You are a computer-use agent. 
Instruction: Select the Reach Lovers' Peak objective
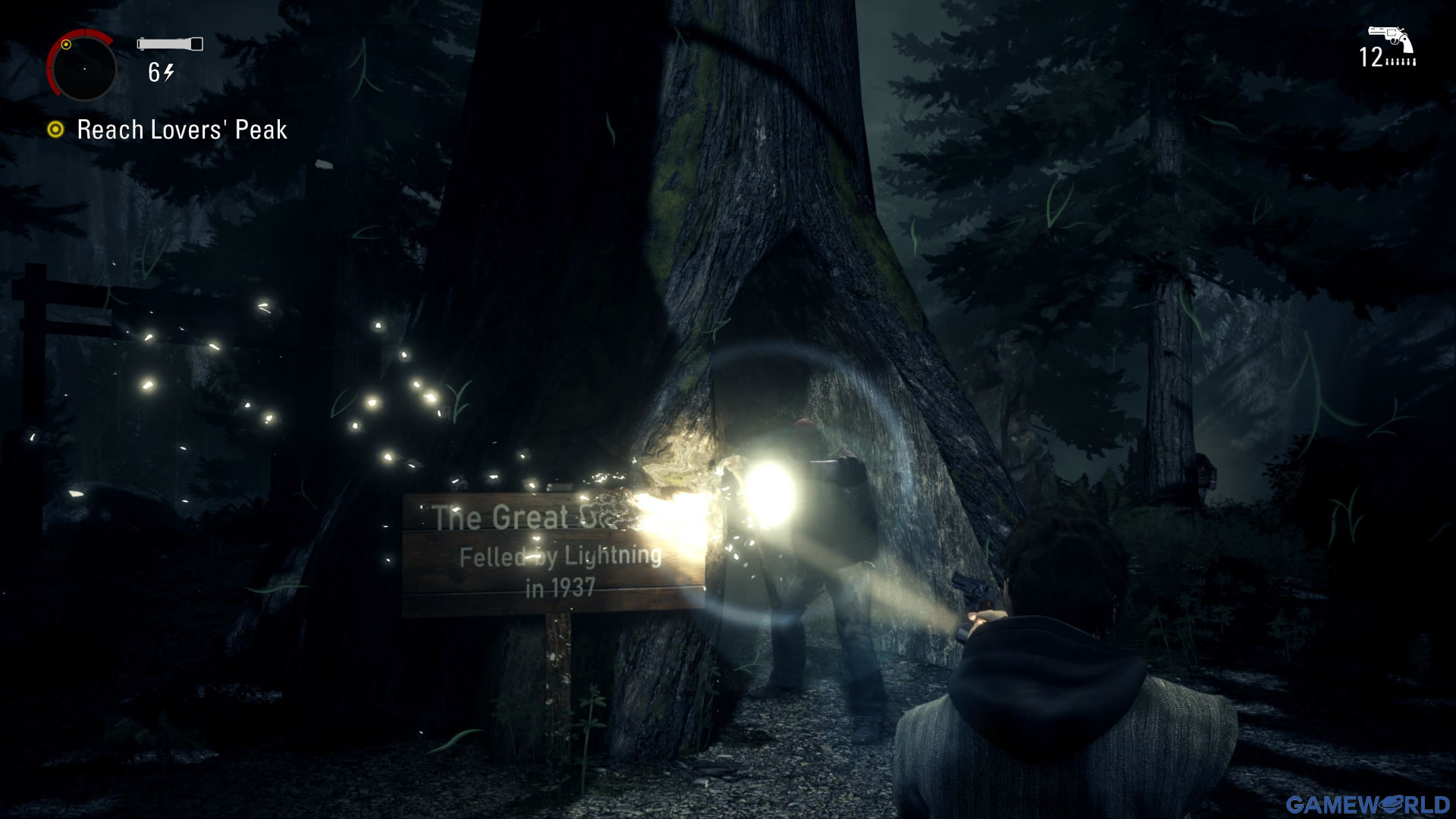click(181, 130)
